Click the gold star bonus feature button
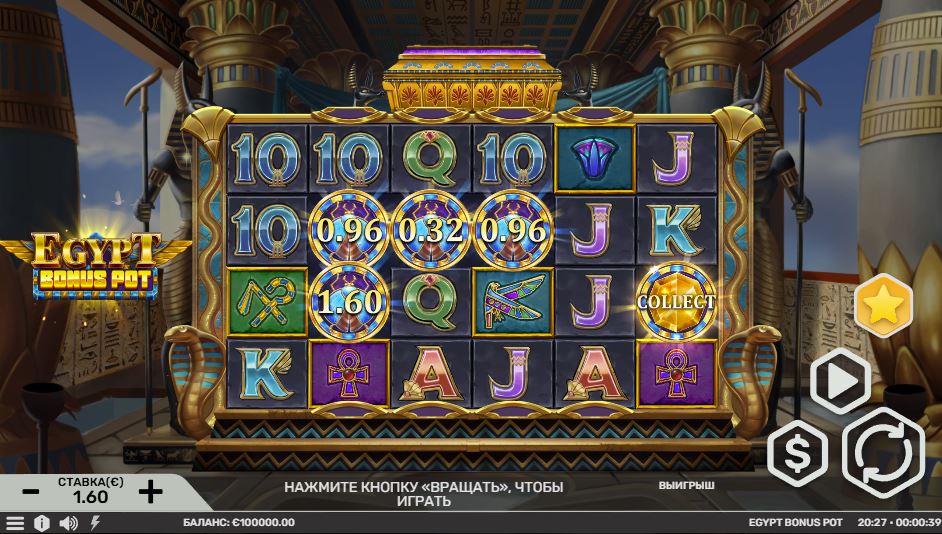The height and width of the screenshot is (534, 942). [883, 305]
